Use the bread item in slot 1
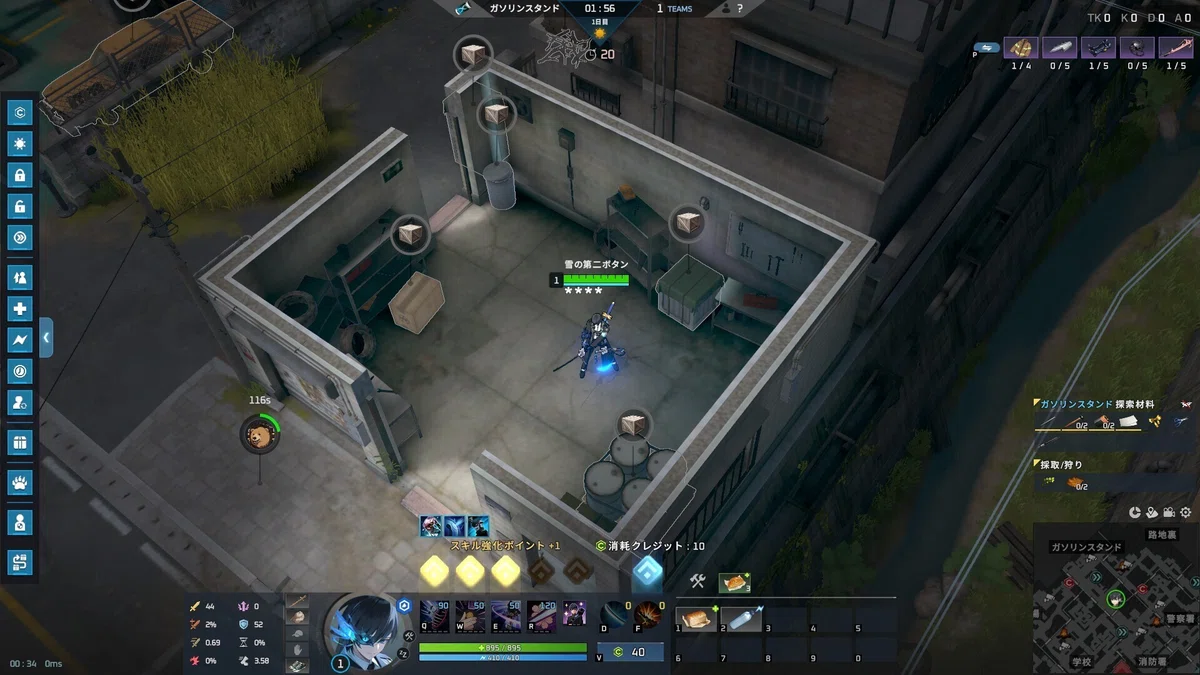1200x675 pixels. coord(696,620)
